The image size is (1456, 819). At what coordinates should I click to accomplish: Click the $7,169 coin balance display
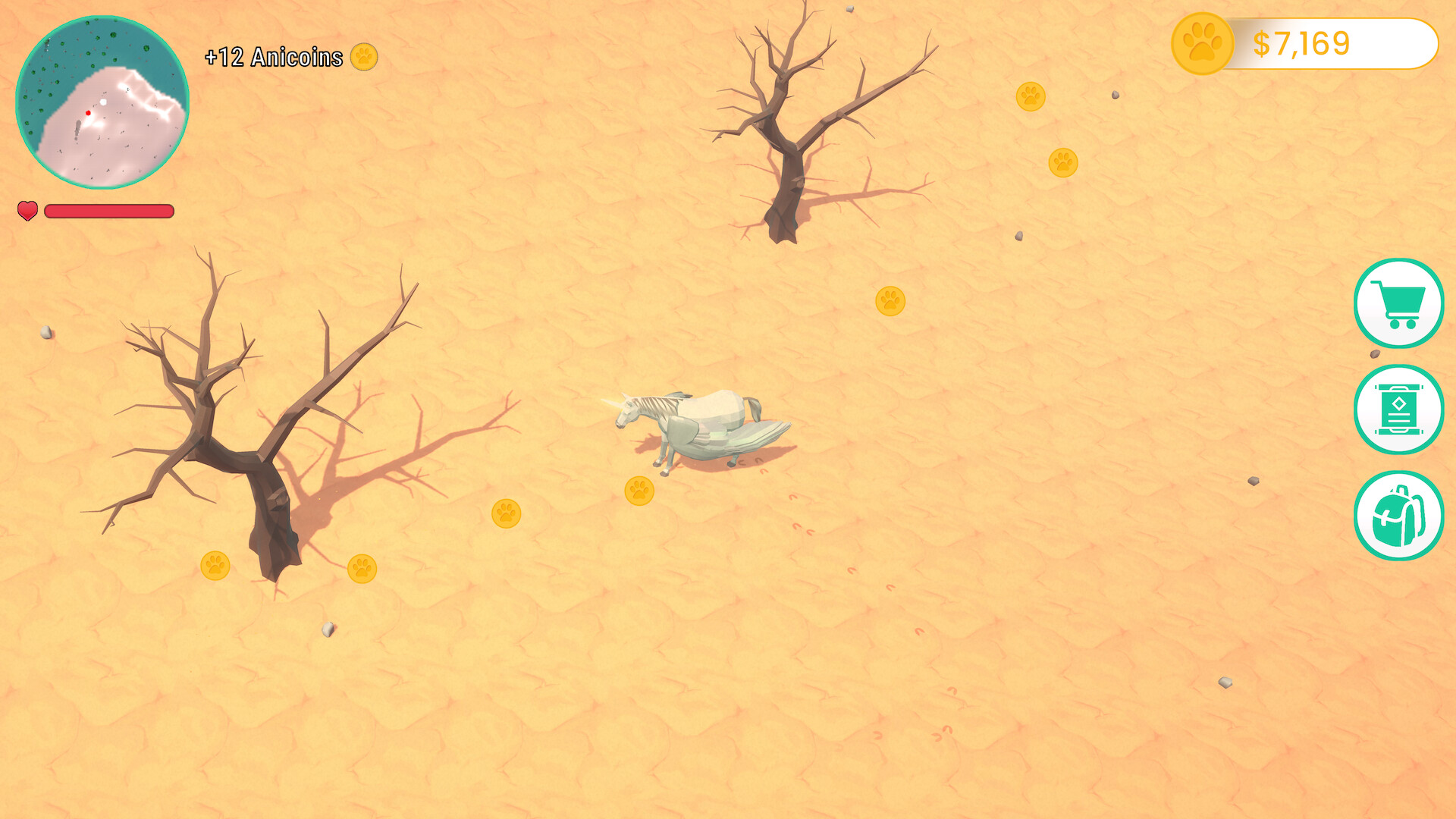(1301, 44)
